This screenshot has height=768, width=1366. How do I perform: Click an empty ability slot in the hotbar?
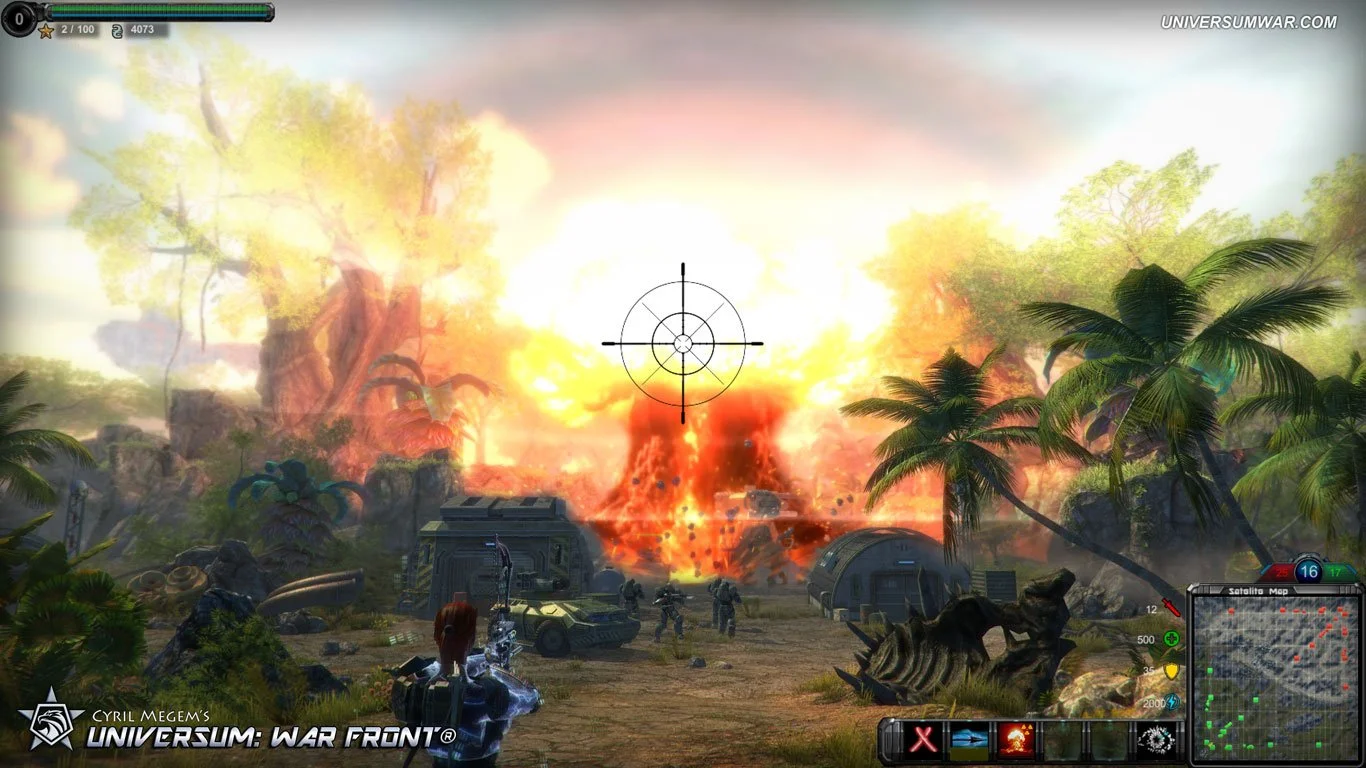tap(1063, 739)
